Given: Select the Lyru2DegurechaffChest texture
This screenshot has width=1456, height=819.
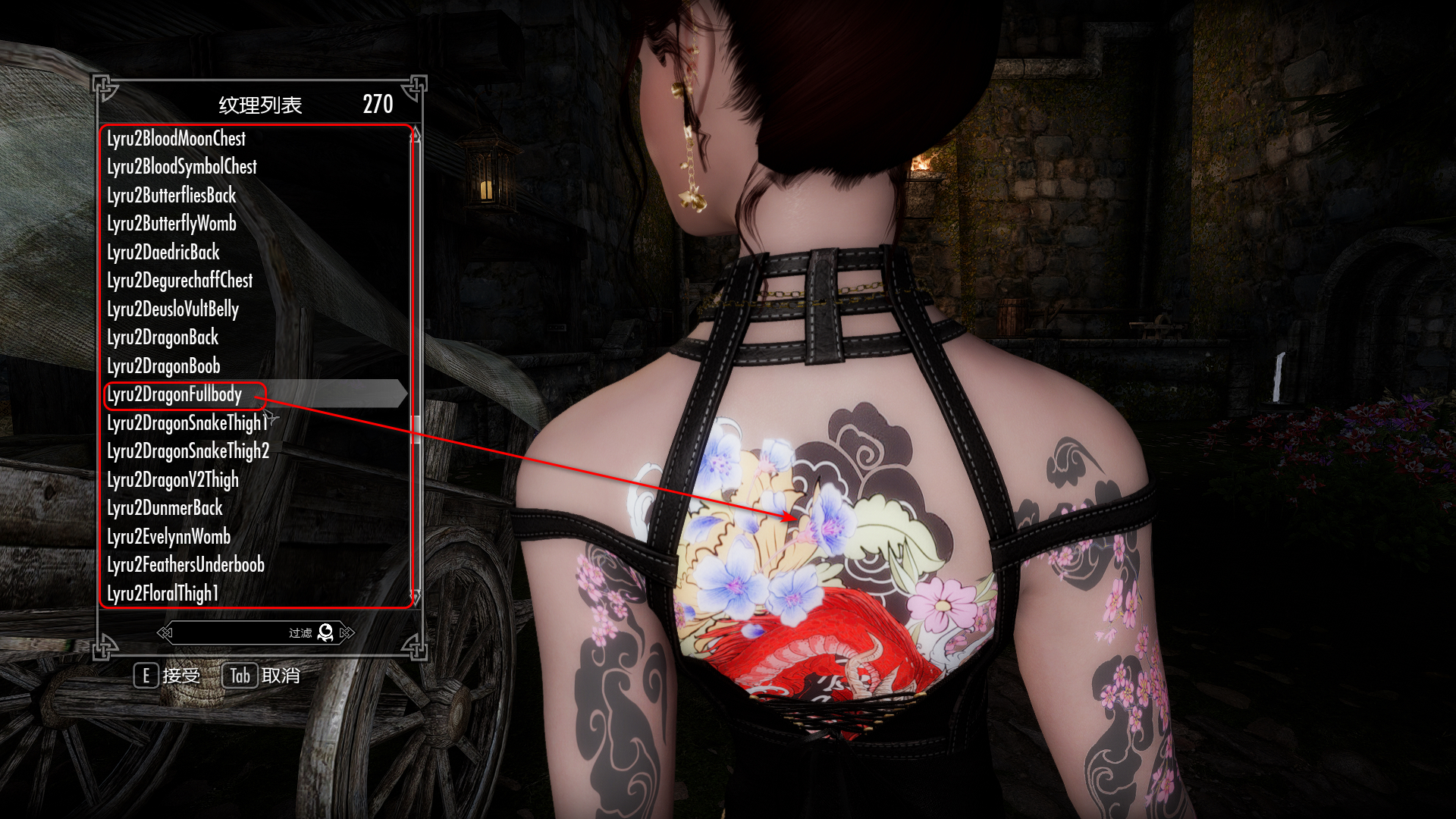Looking at the screenshot, I should click(x=180, y=281).
